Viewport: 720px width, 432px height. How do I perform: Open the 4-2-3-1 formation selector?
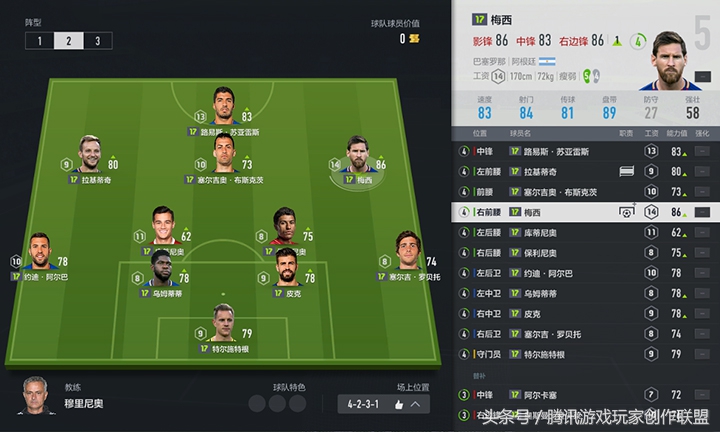(385, 404)
